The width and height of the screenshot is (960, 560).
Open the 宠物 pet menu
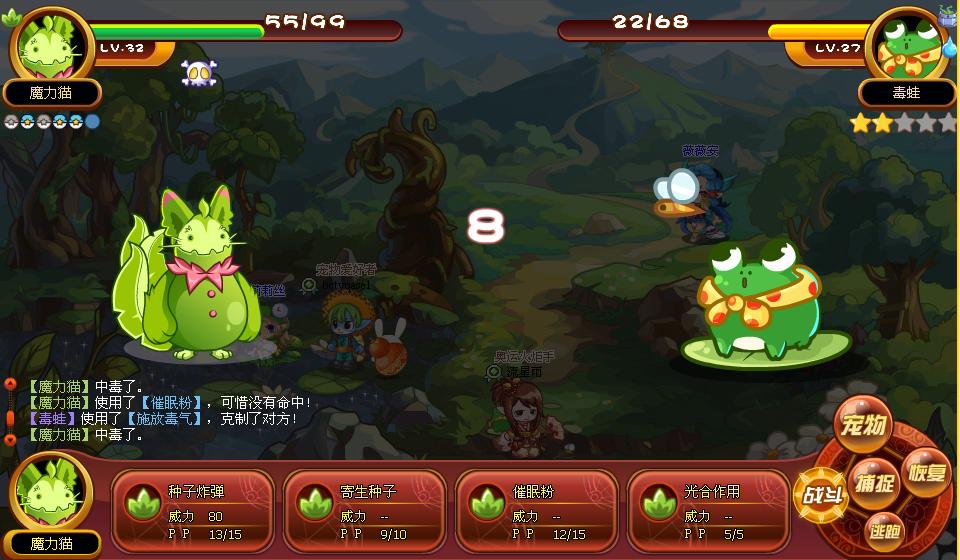coord(863,426)
